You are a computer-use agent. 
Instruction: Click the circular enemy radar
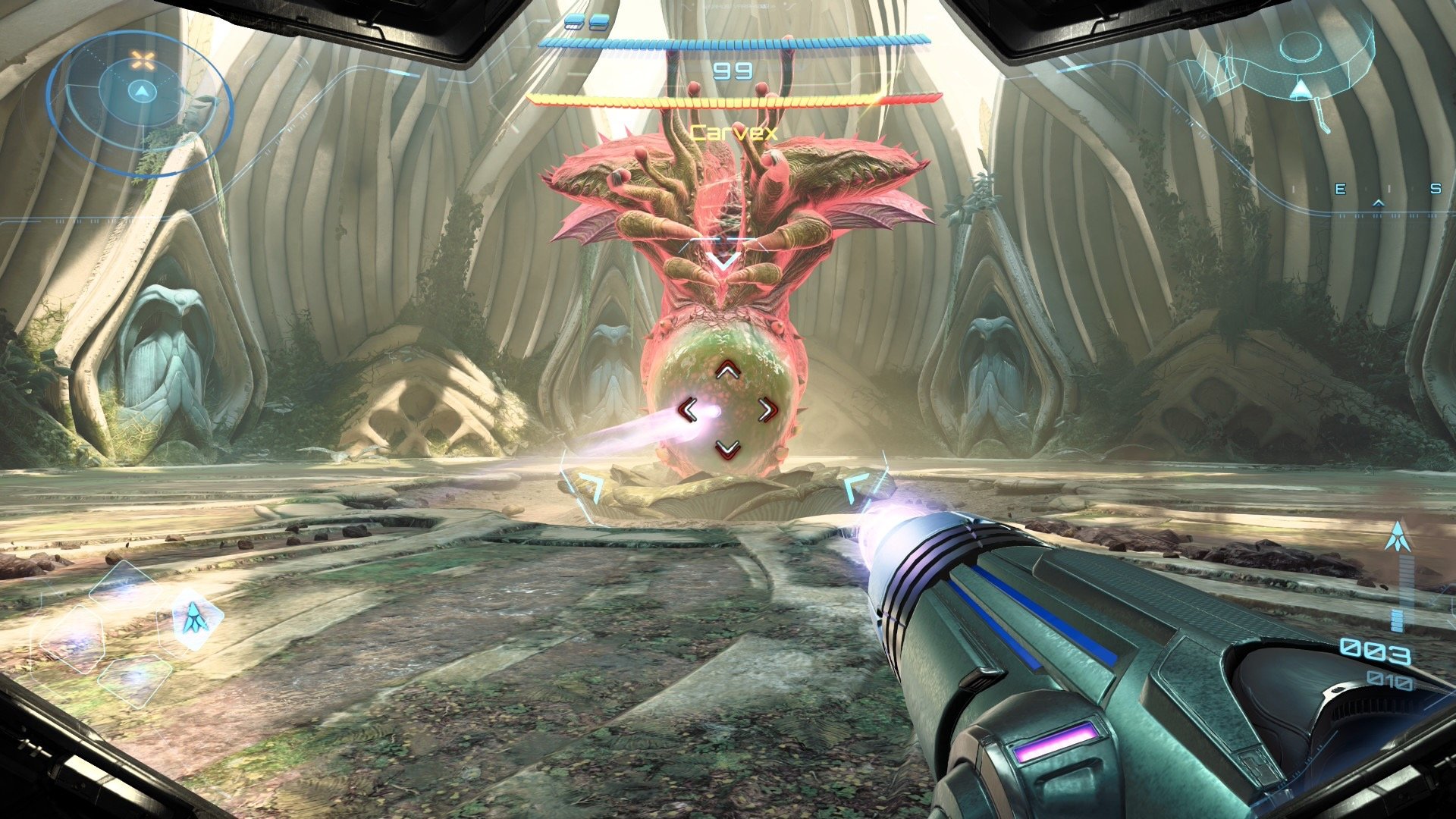point(140,95)
